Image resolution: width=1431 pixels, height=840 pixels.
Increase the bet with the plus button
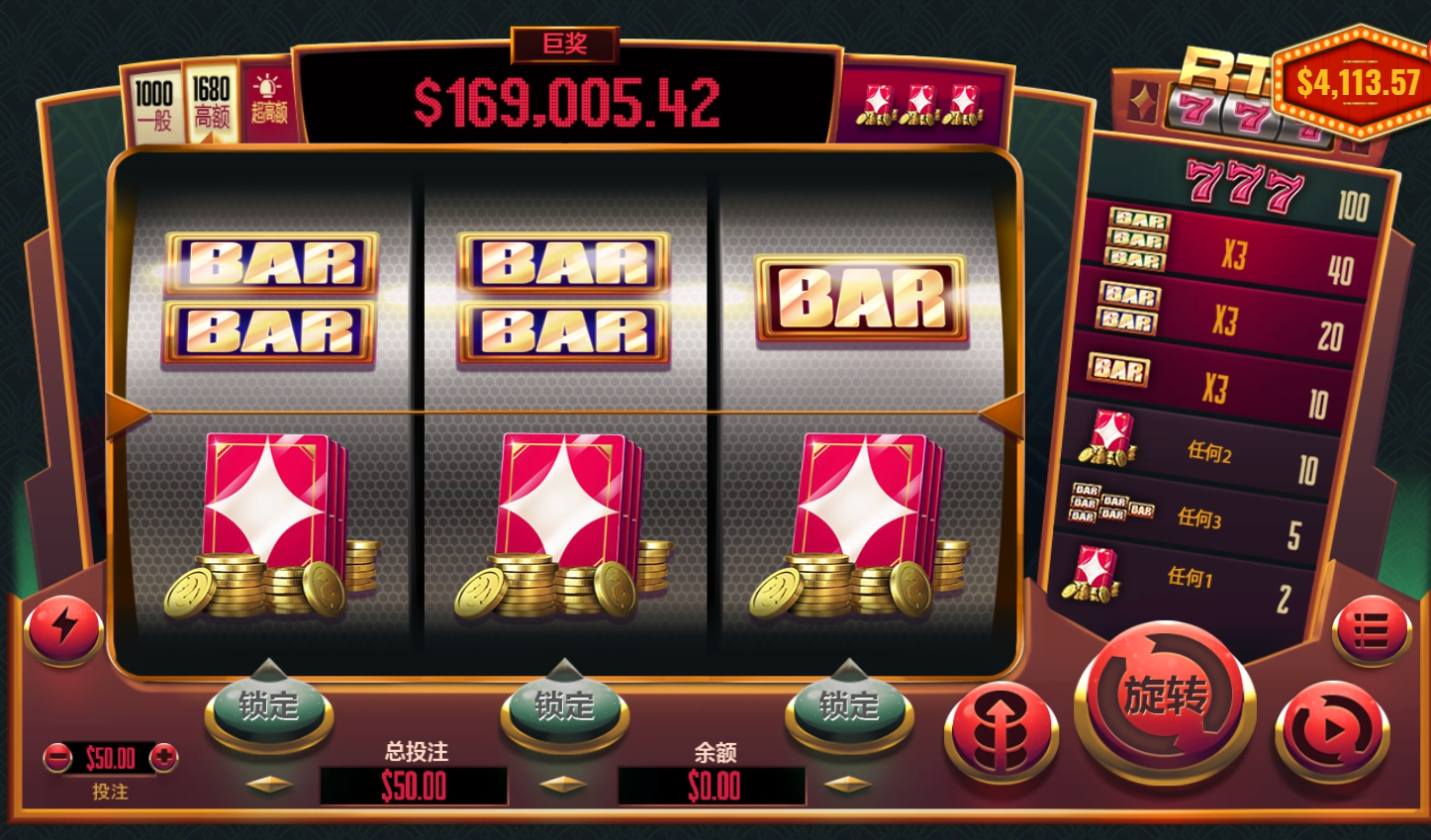coord(163,758)
